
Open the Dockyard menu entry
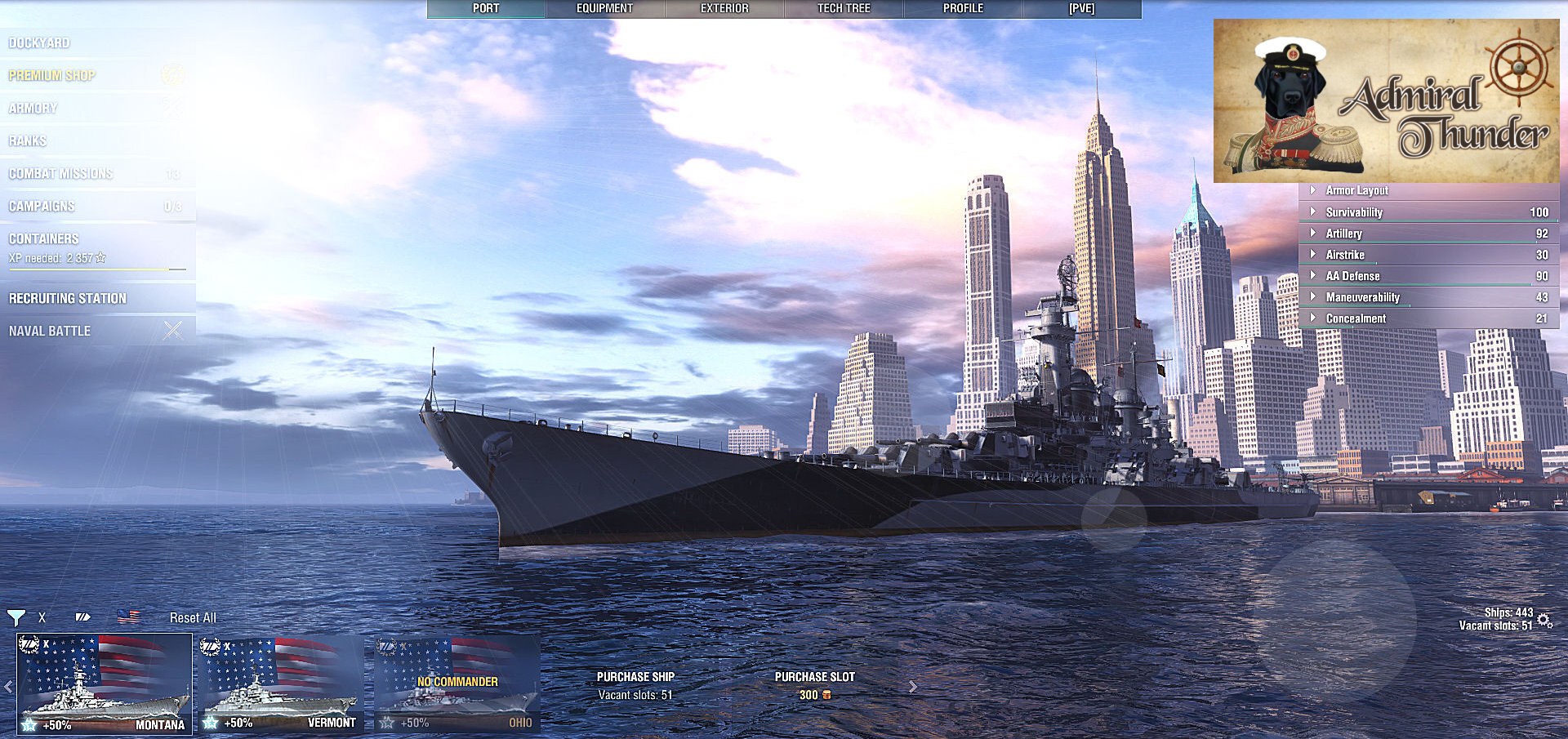39,43
